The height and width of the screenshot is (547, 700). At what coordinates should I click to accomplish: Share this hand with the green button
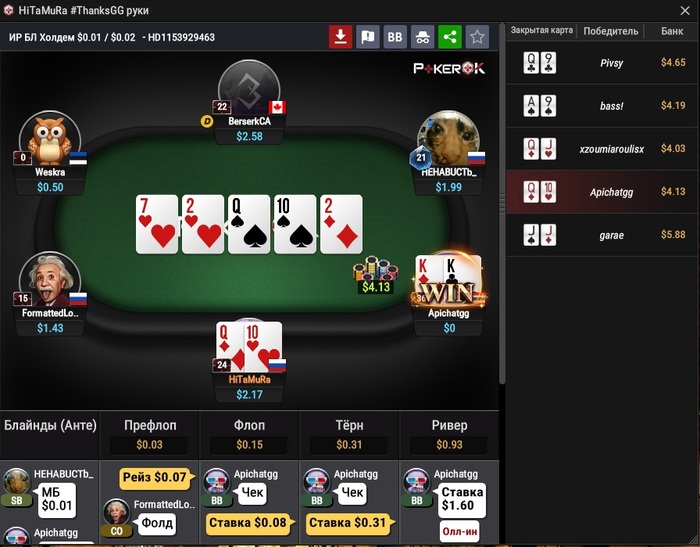(450, 37)
